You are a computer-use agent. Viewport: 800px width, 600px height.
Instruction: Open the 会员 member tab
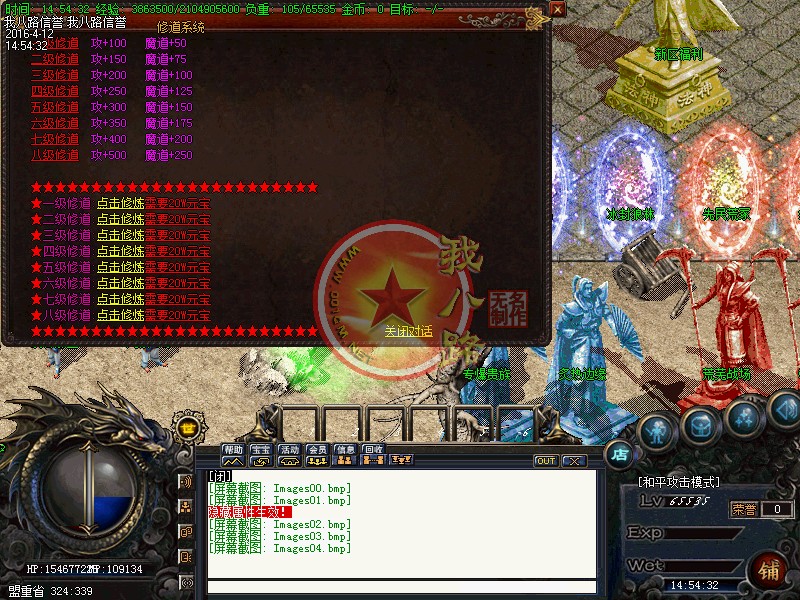[317, 450]
